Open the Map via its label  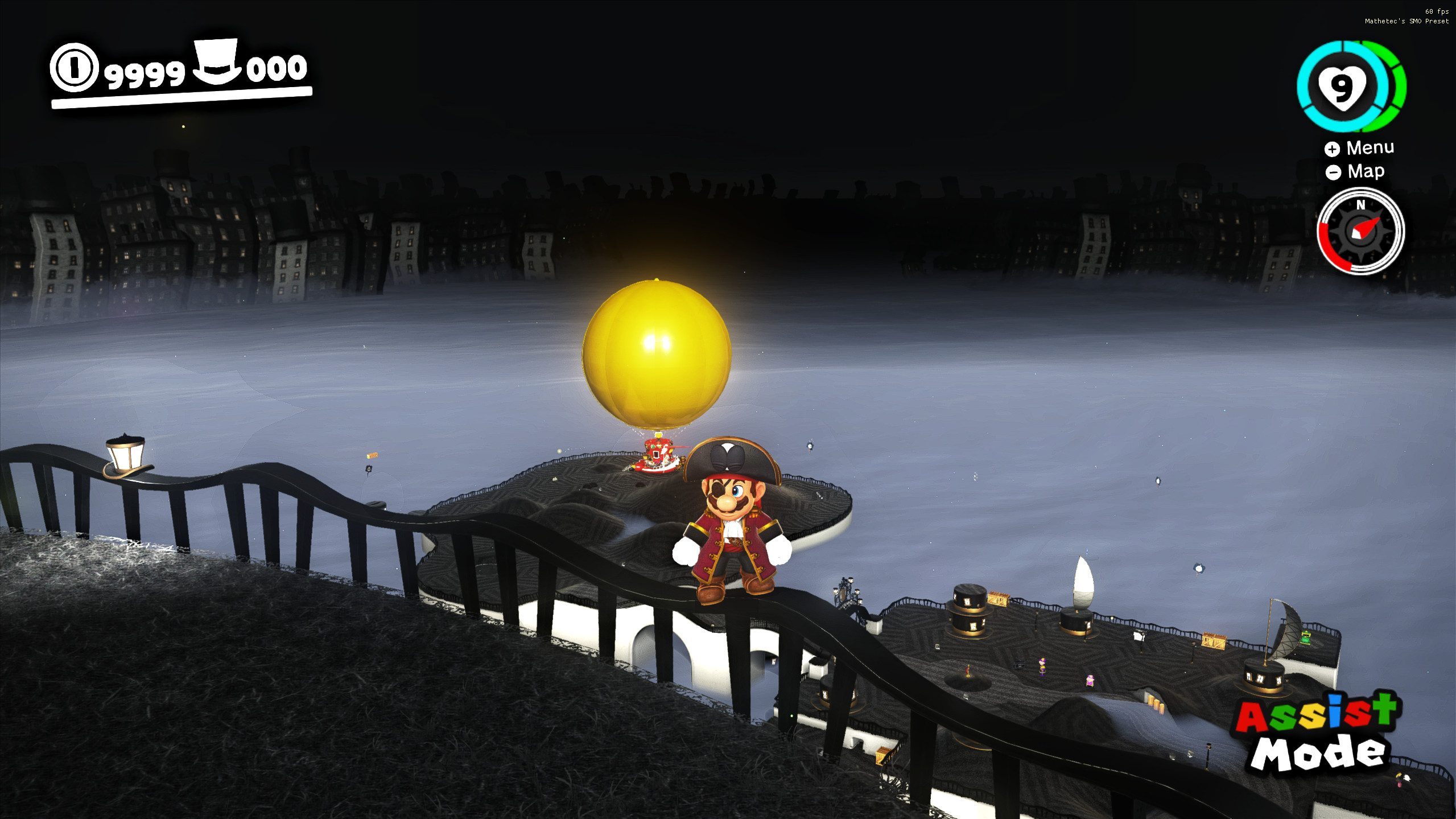tap(1368, 171)
